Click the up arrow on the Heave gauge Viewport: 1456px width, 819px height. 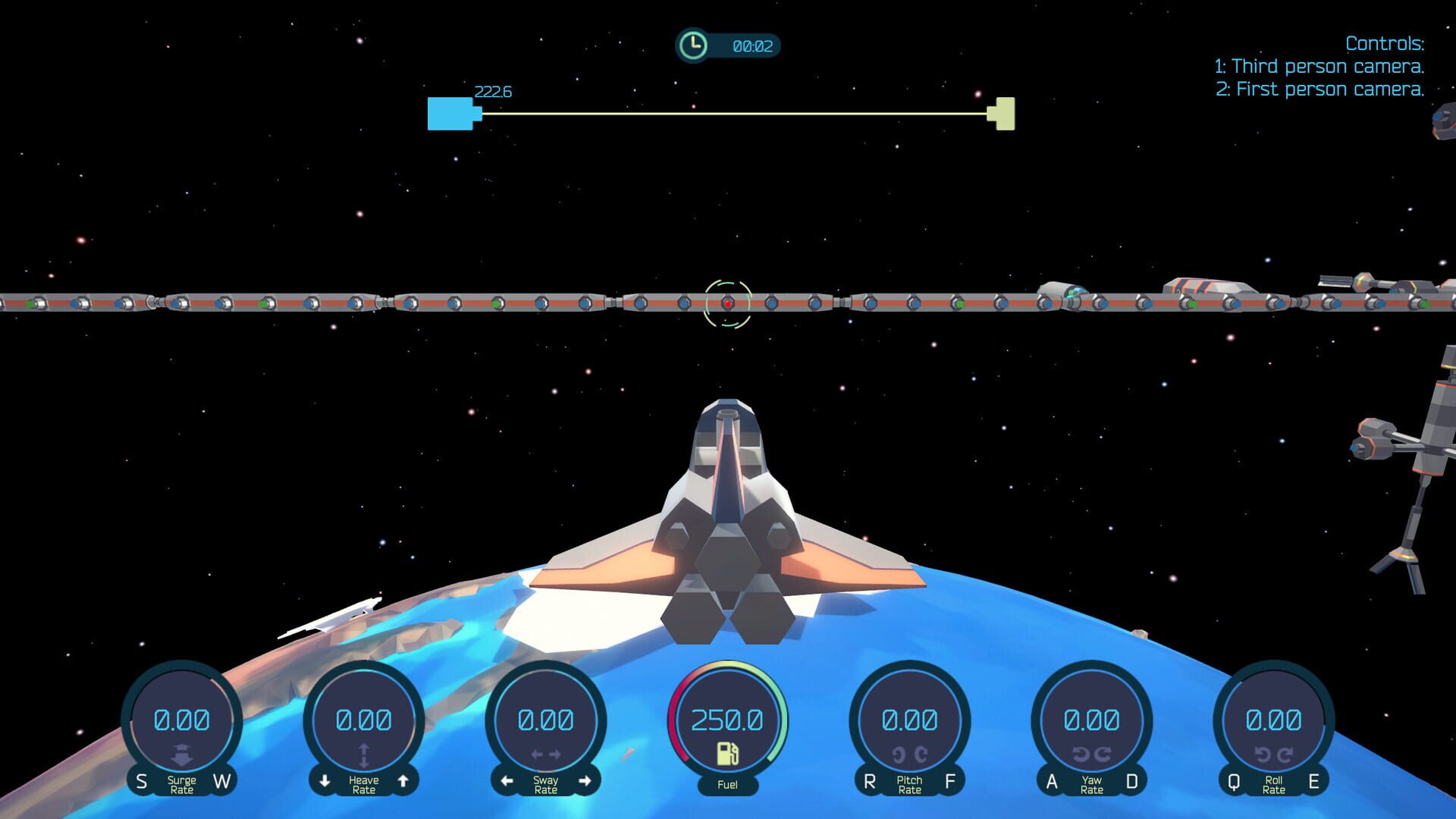click(405, 782)
